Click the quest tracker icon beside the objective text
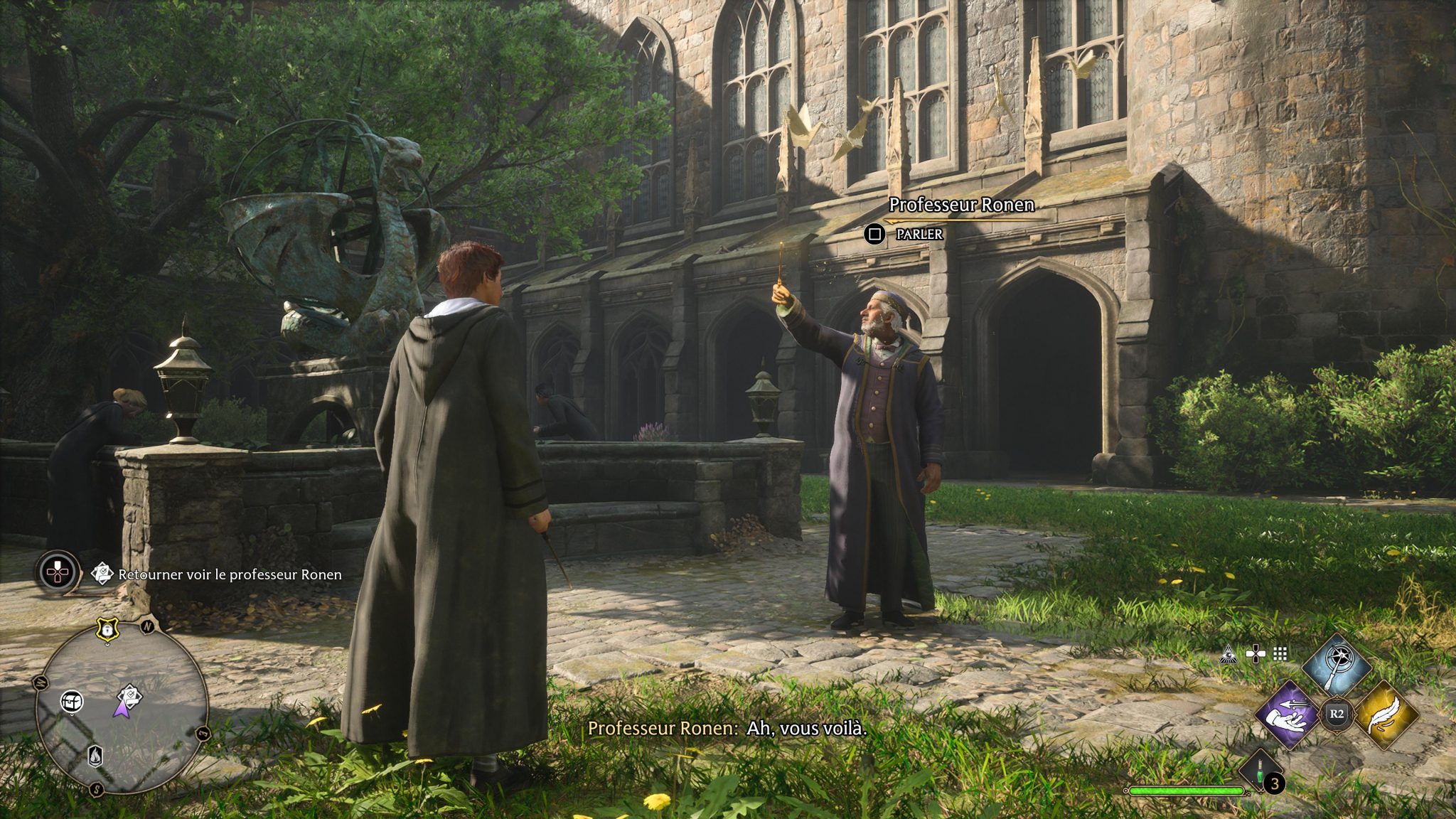Viewport: 1456px width, 819px height. point(102,572)
